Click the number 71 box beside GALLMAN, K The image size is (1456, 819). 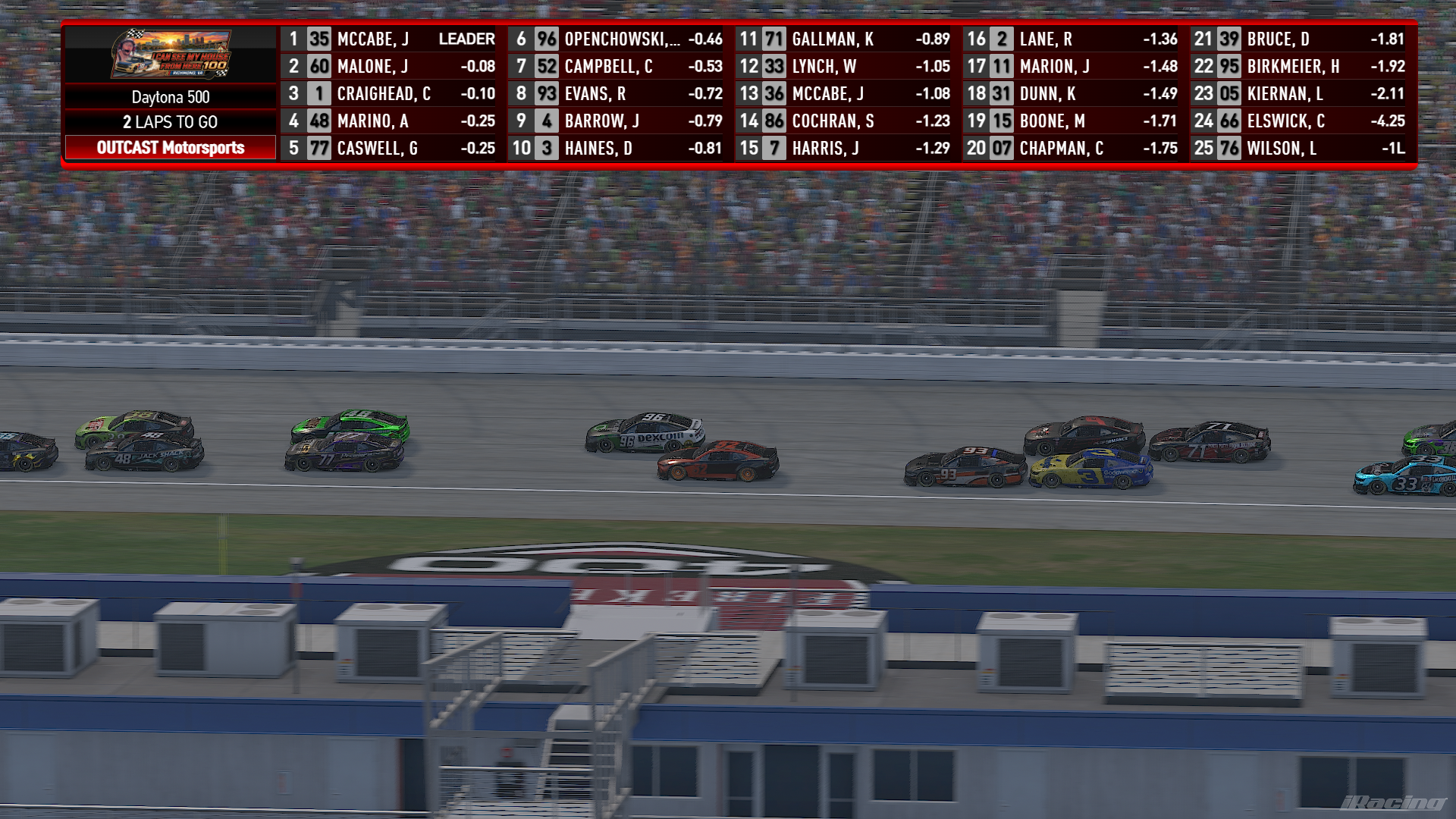[775, 39]
